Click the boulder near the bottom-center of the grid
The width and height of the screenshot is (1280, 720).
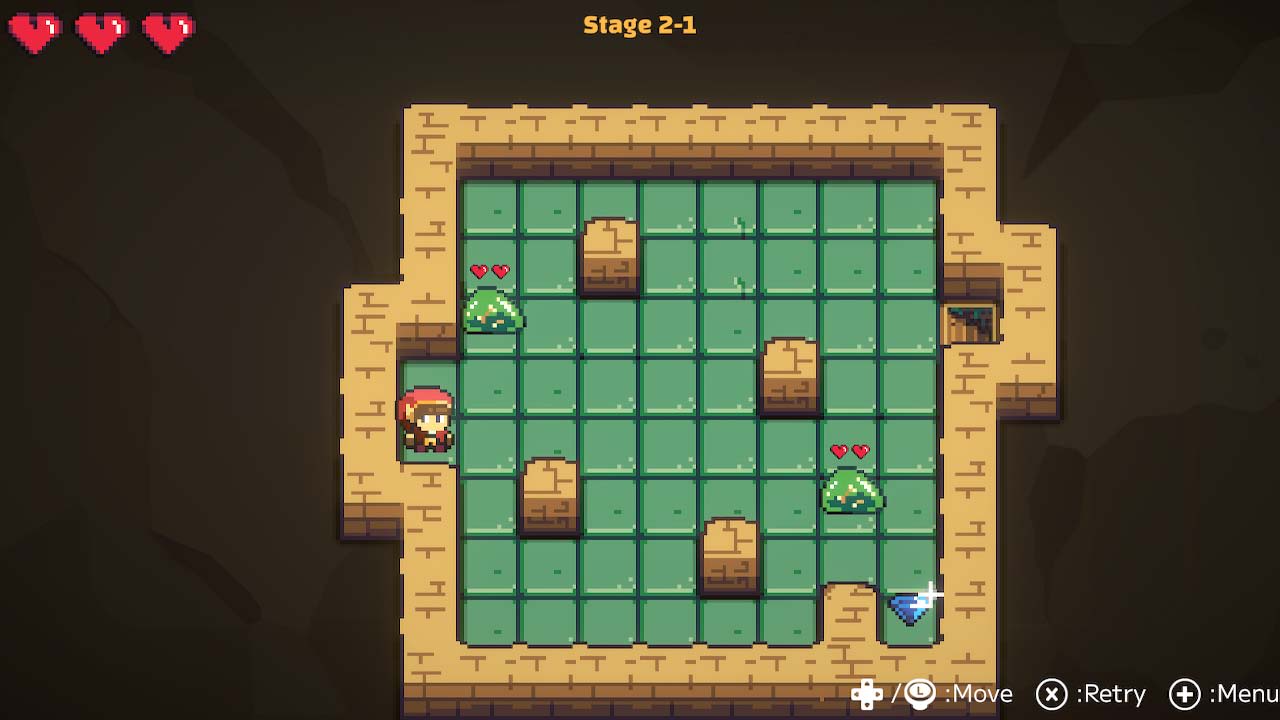click(x=729, y=555)
